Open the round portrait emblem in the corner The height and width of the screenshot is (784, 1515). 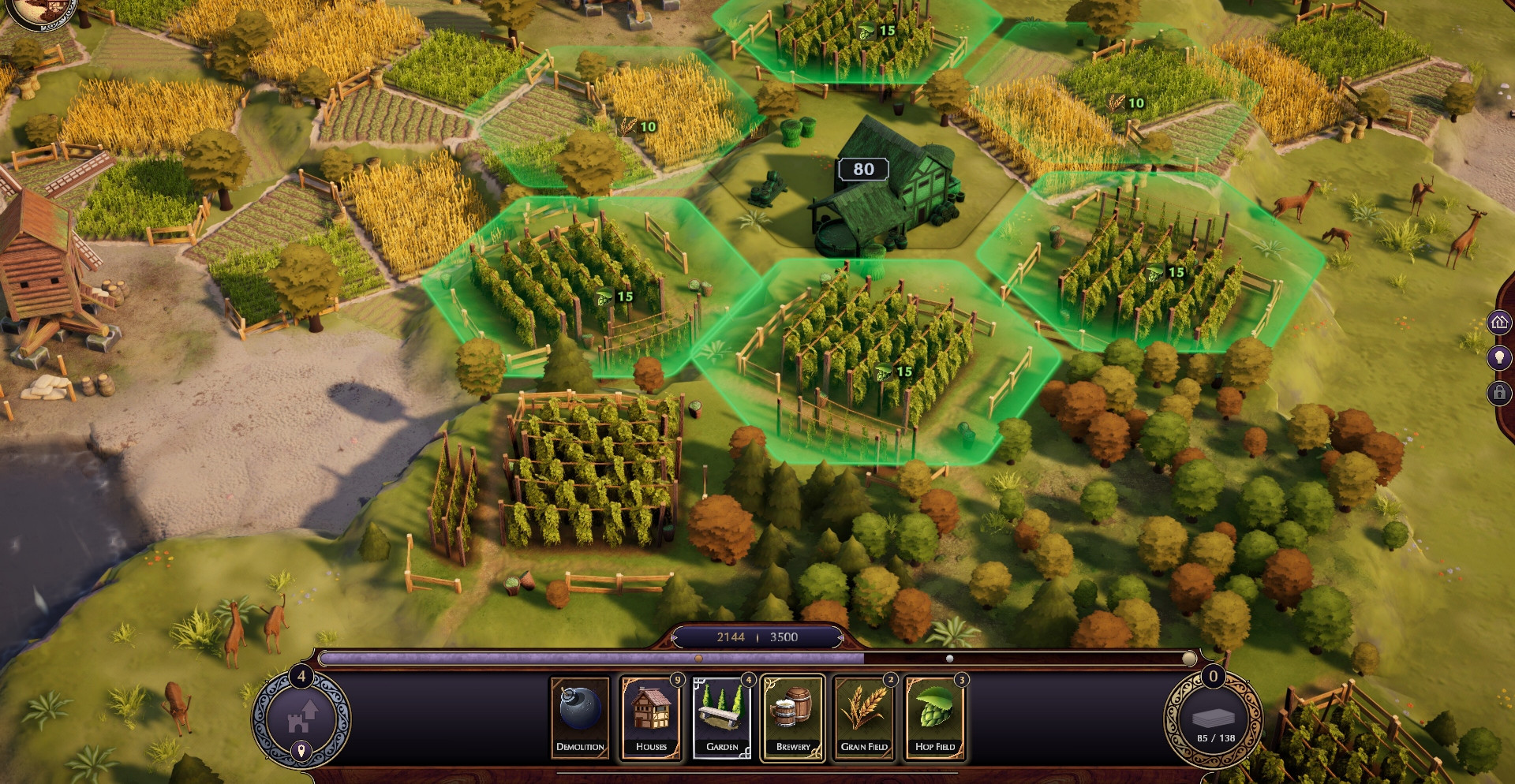point(43,12)
